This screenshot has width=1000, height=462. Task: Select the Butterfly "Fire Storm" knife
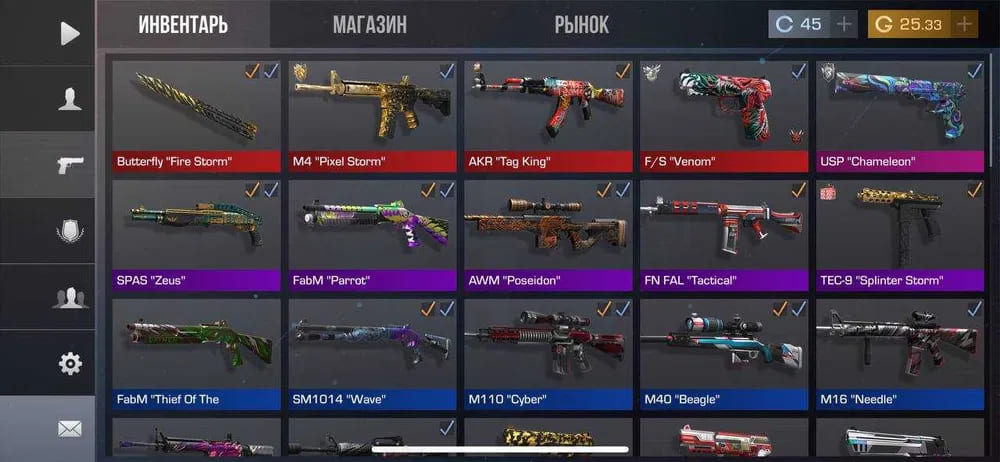click(x=196, y=115)
